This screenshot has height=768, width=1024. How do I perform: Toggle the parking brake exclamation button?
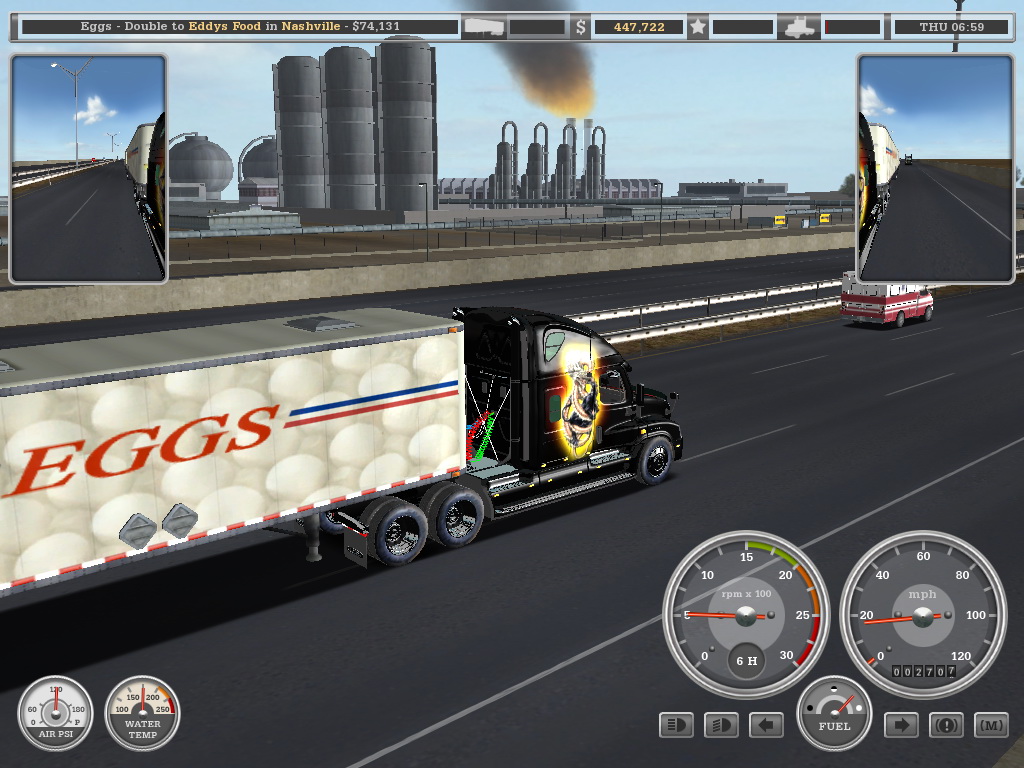point(946,725)
